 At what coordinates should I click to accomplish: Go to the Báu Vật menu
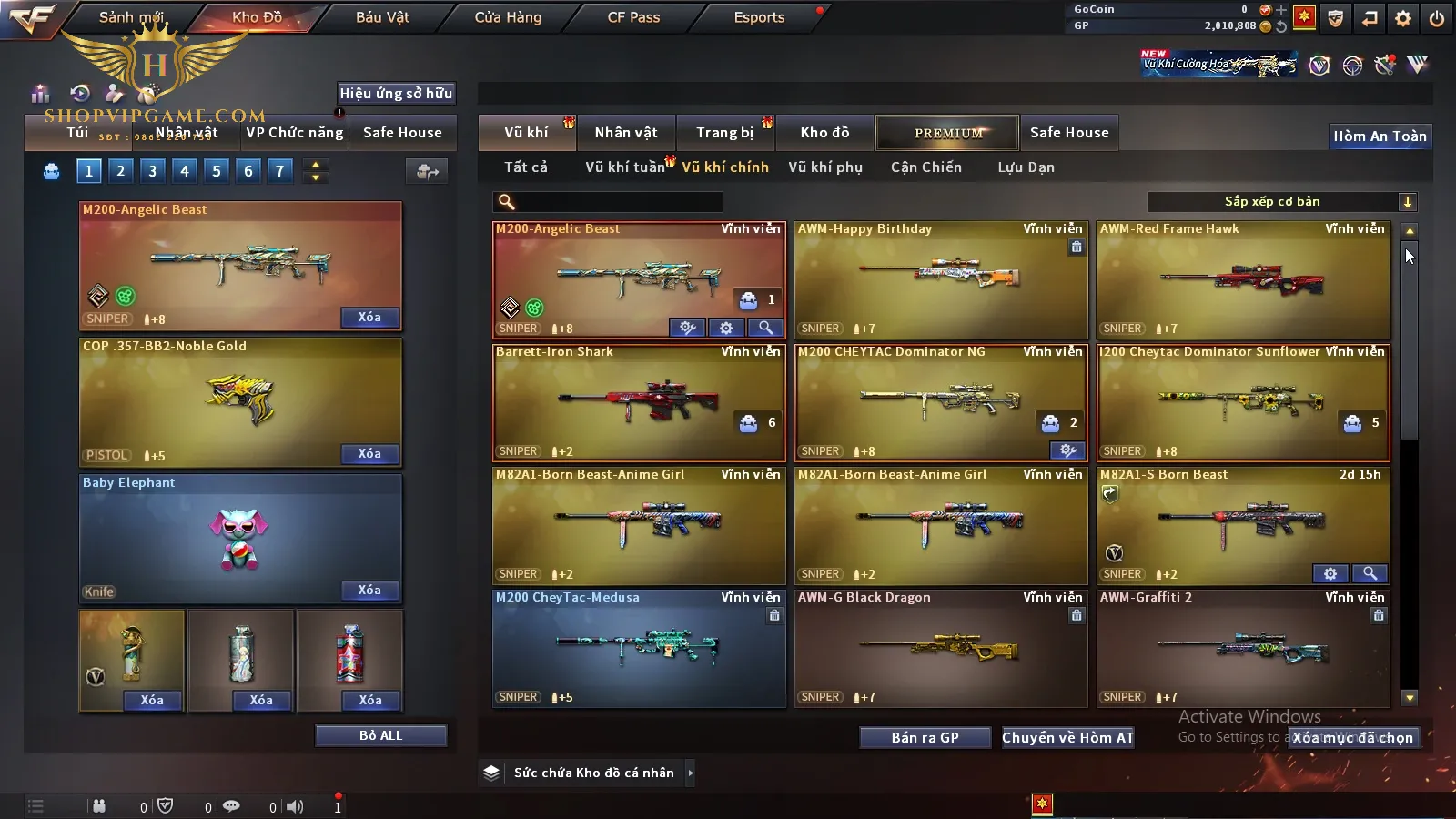point(382,17)
